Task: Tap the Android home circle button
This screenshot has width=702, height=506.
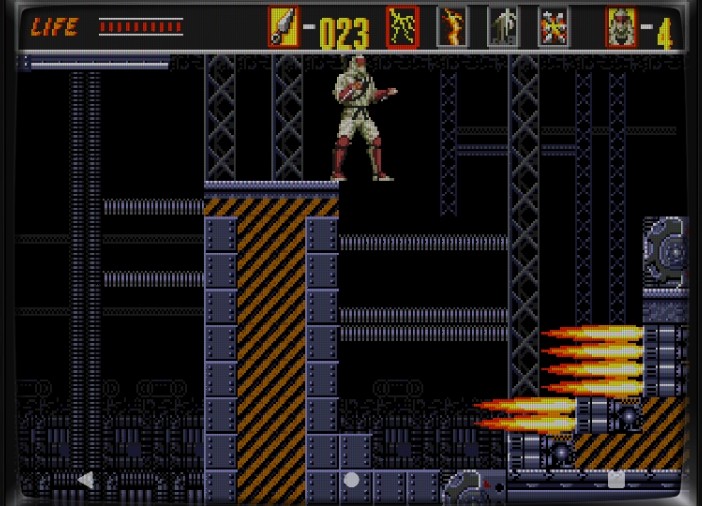Action: click(351, 480)
